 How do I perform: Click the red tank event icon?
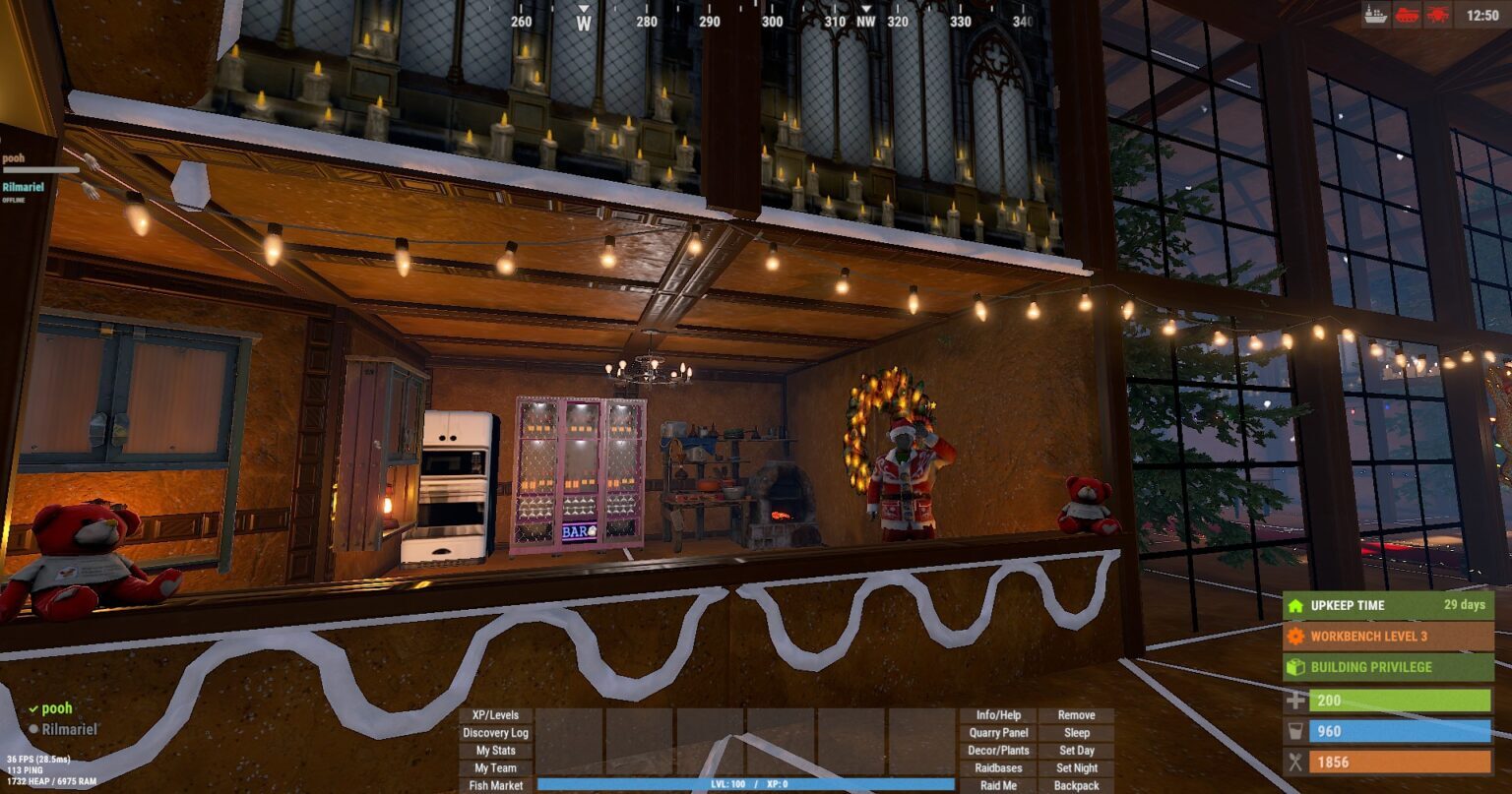[1406, 15]
